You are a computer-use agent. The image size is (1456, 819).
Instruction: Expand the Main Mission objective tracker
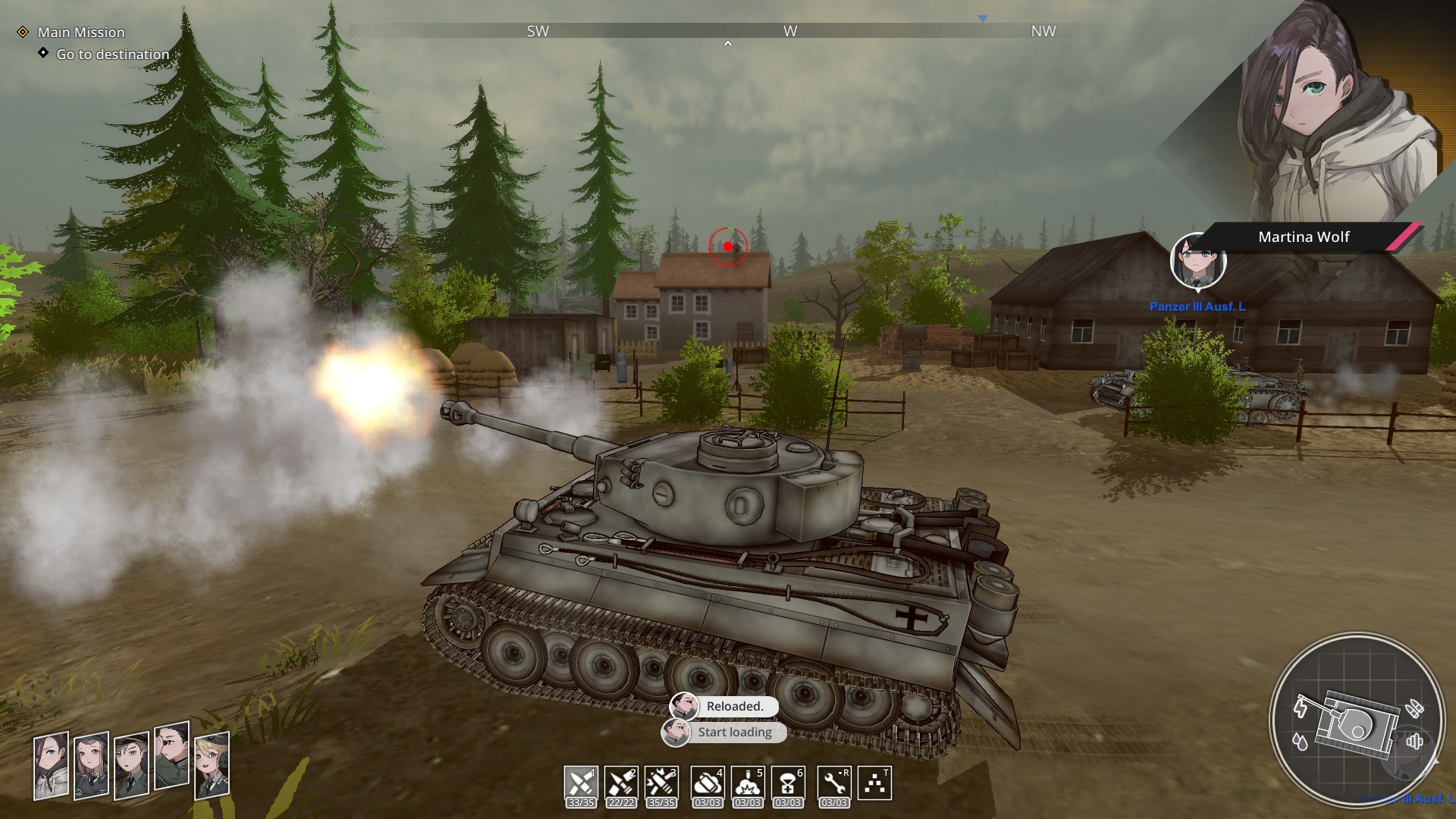point(82,33)
